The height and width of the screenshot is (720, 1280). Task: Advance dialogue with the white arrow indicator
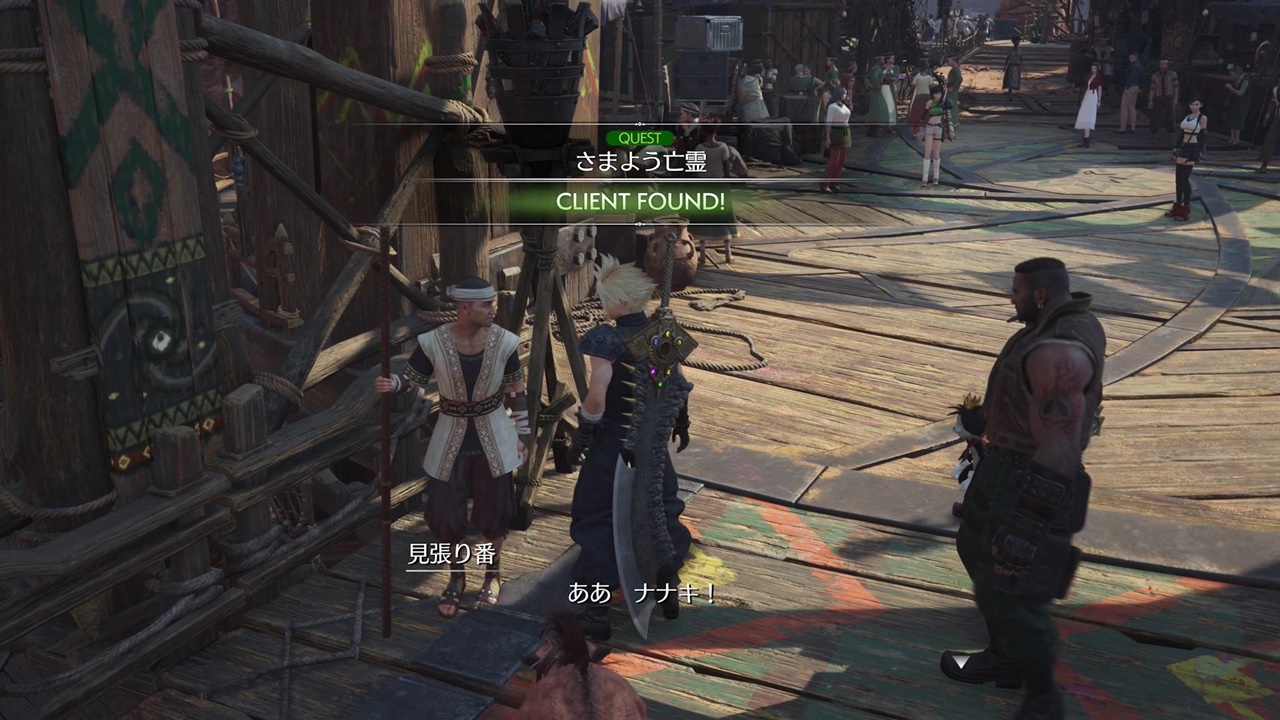(x=960, y=662)
